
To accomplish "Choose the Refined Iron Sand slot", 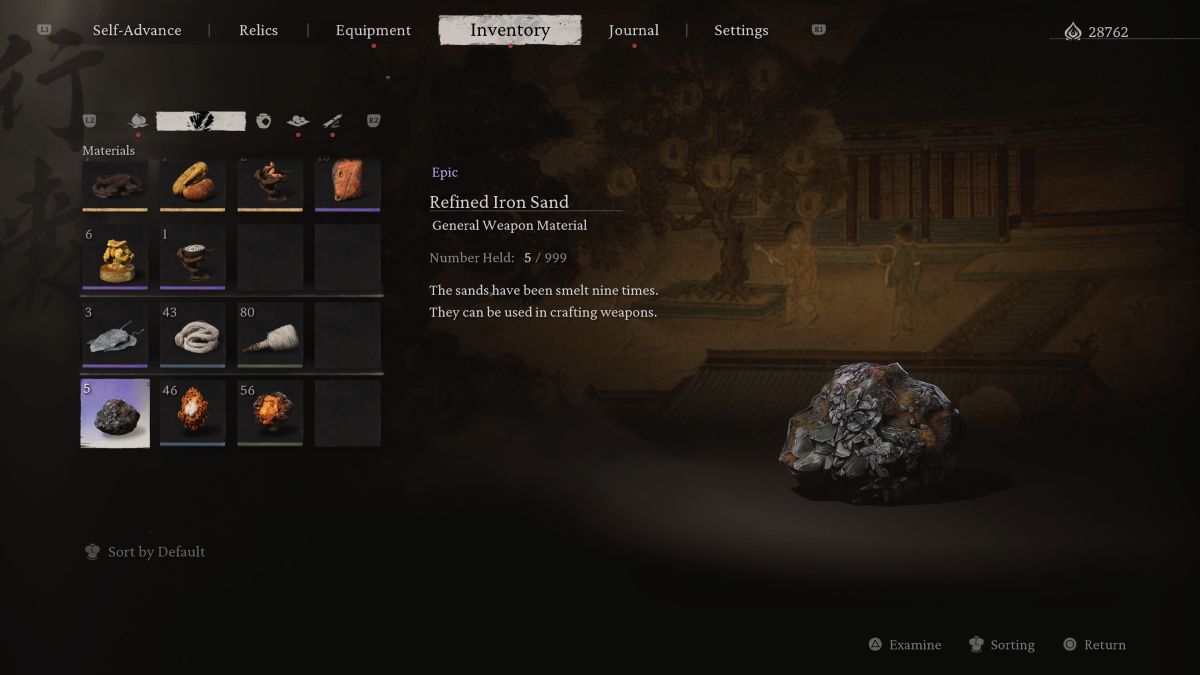I will tap(115, 413).
